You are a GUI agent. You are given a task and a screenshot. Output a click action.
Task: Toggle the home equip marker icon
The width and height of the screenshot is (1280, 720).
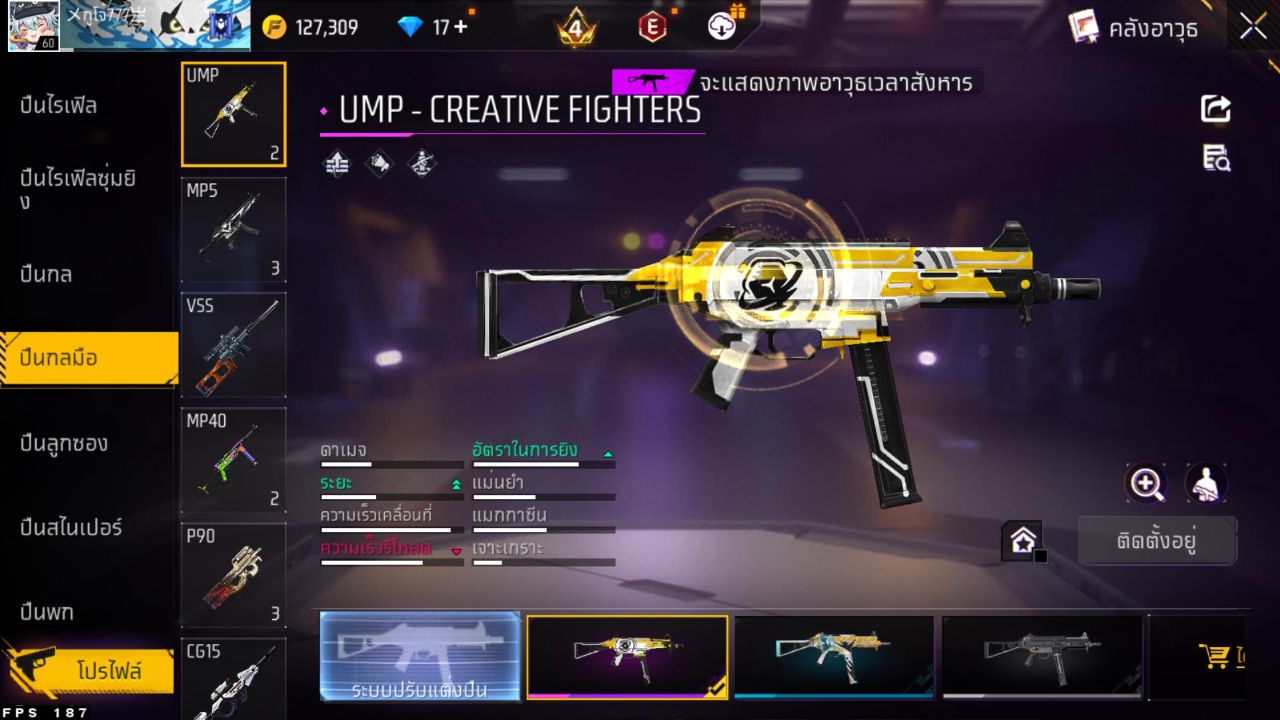[x=1023, y=540]
